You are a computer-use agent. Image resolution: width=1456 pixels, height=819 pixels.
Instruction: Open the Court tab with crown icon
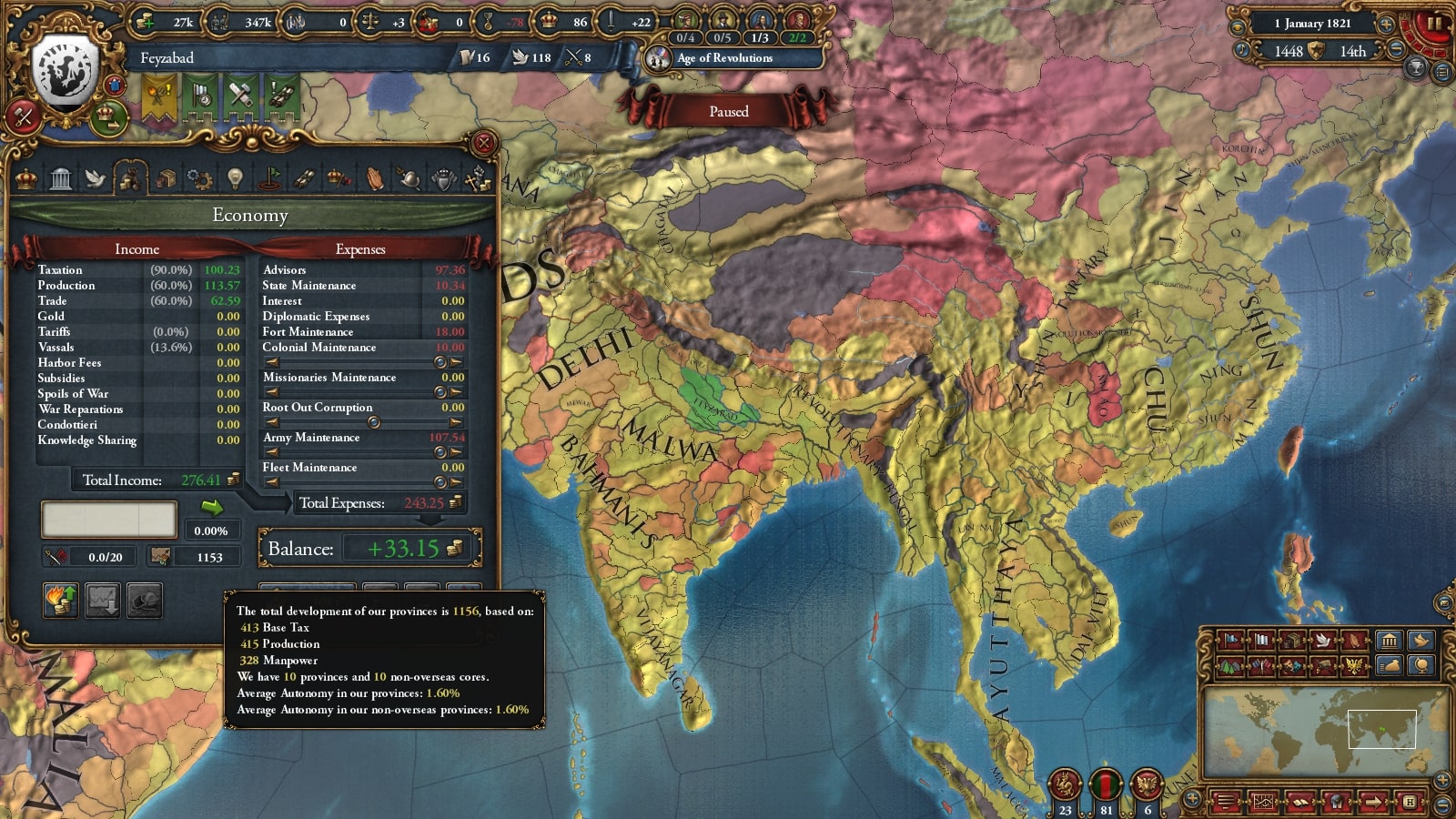26,178
